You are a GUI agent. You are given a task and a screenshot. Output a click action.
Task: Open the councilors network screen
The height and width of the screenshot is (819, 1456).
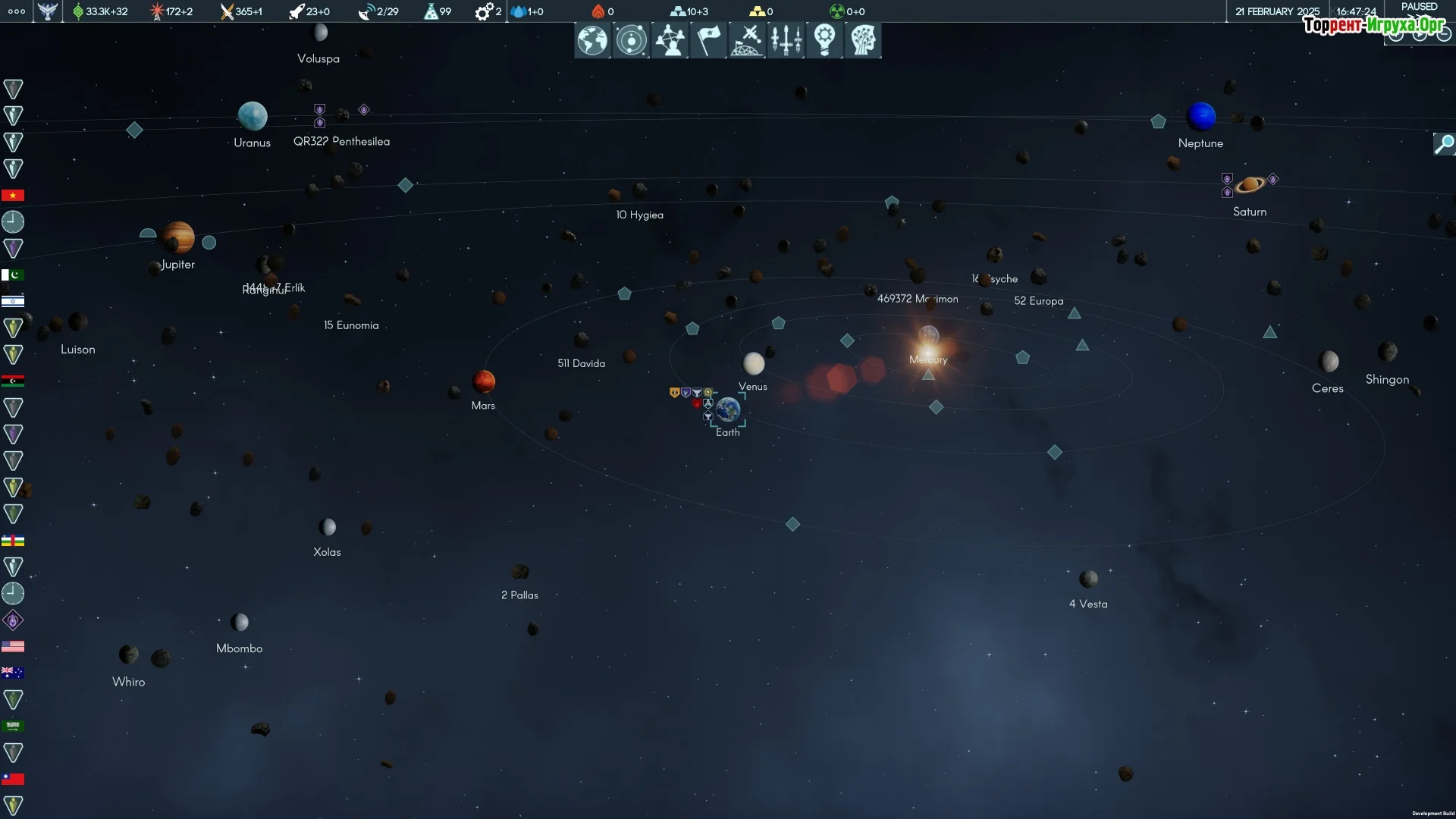670,40
